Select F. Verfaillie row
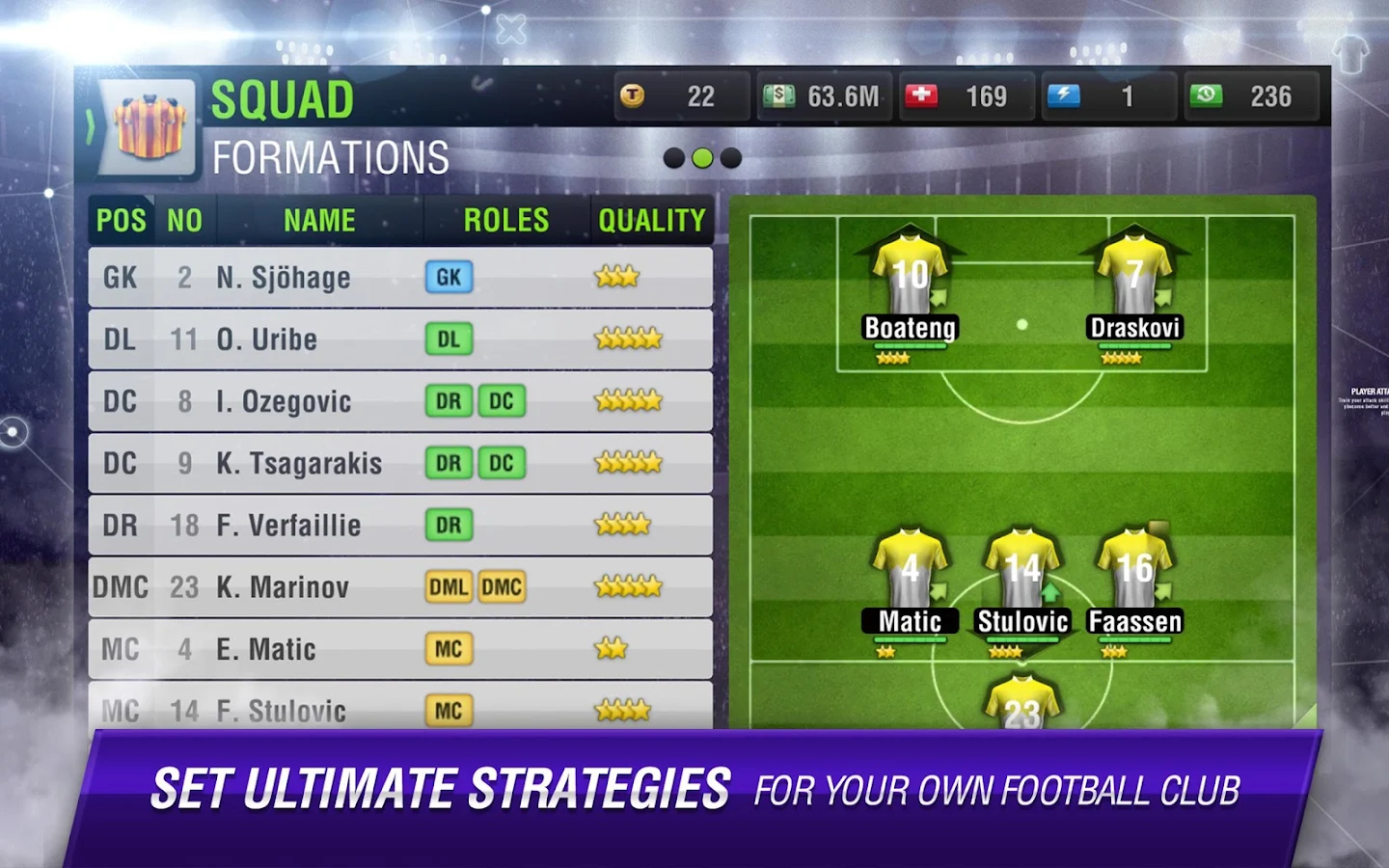Screen dimensions: 1389x868 point(399,525)
